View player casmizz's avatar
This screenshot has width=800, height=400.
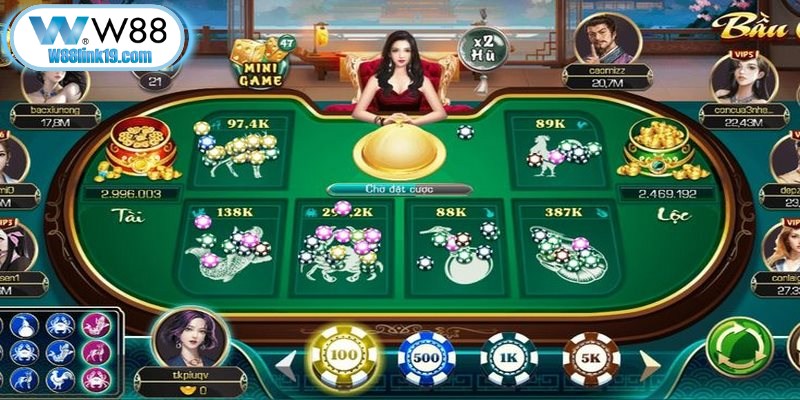[x=607, y=40]
